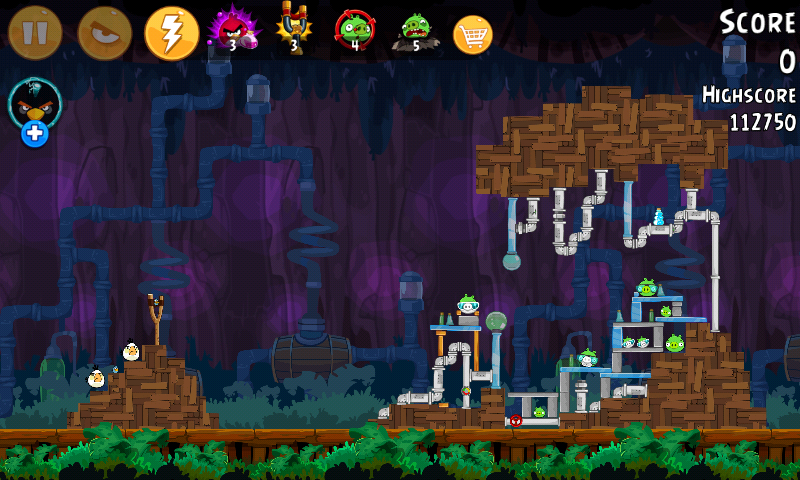The image size is (800, 480).
Task: Choose the black bomb bird portrait
Action: click(x=35, y=102)
